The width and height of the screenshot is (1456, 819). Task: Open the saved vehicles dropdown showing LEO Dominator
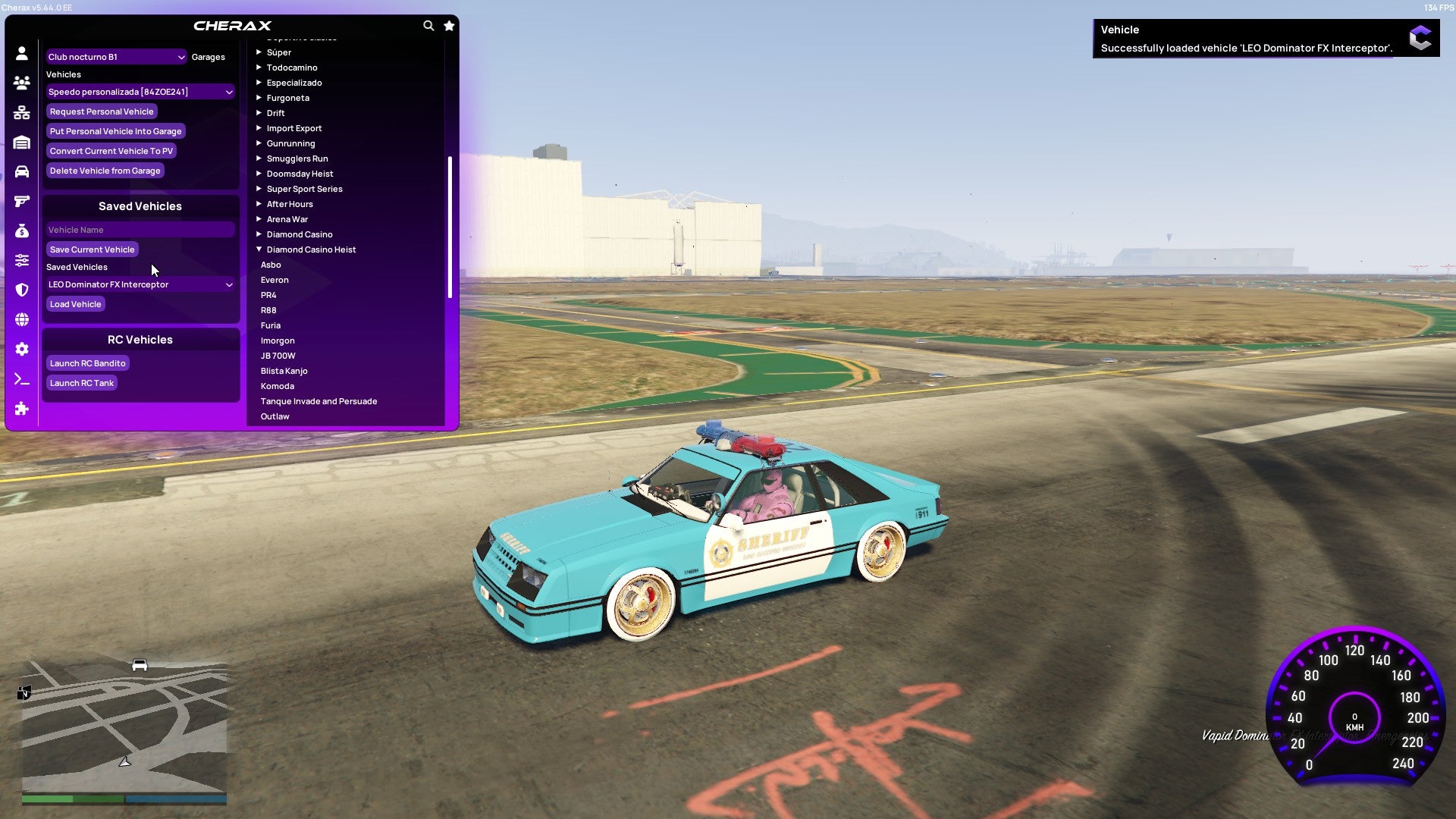[x=140, y=284]
